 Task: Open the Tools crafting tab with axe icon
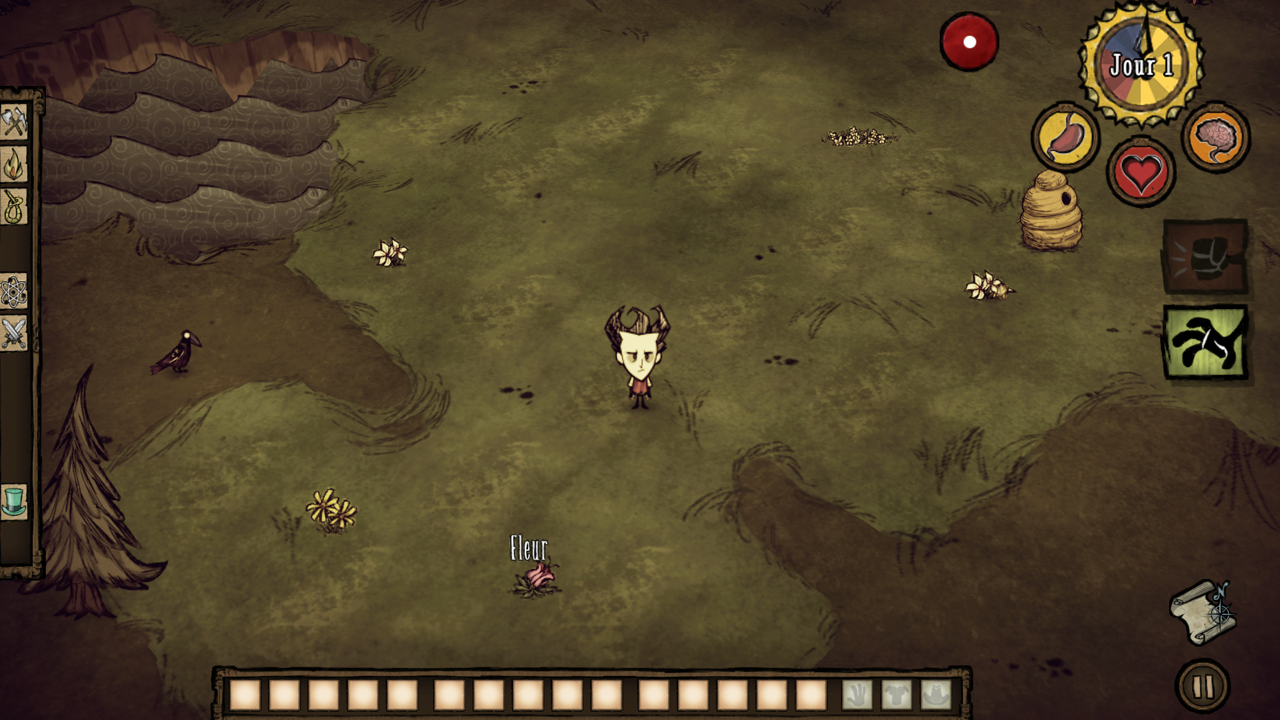click(x=14, y=122)
